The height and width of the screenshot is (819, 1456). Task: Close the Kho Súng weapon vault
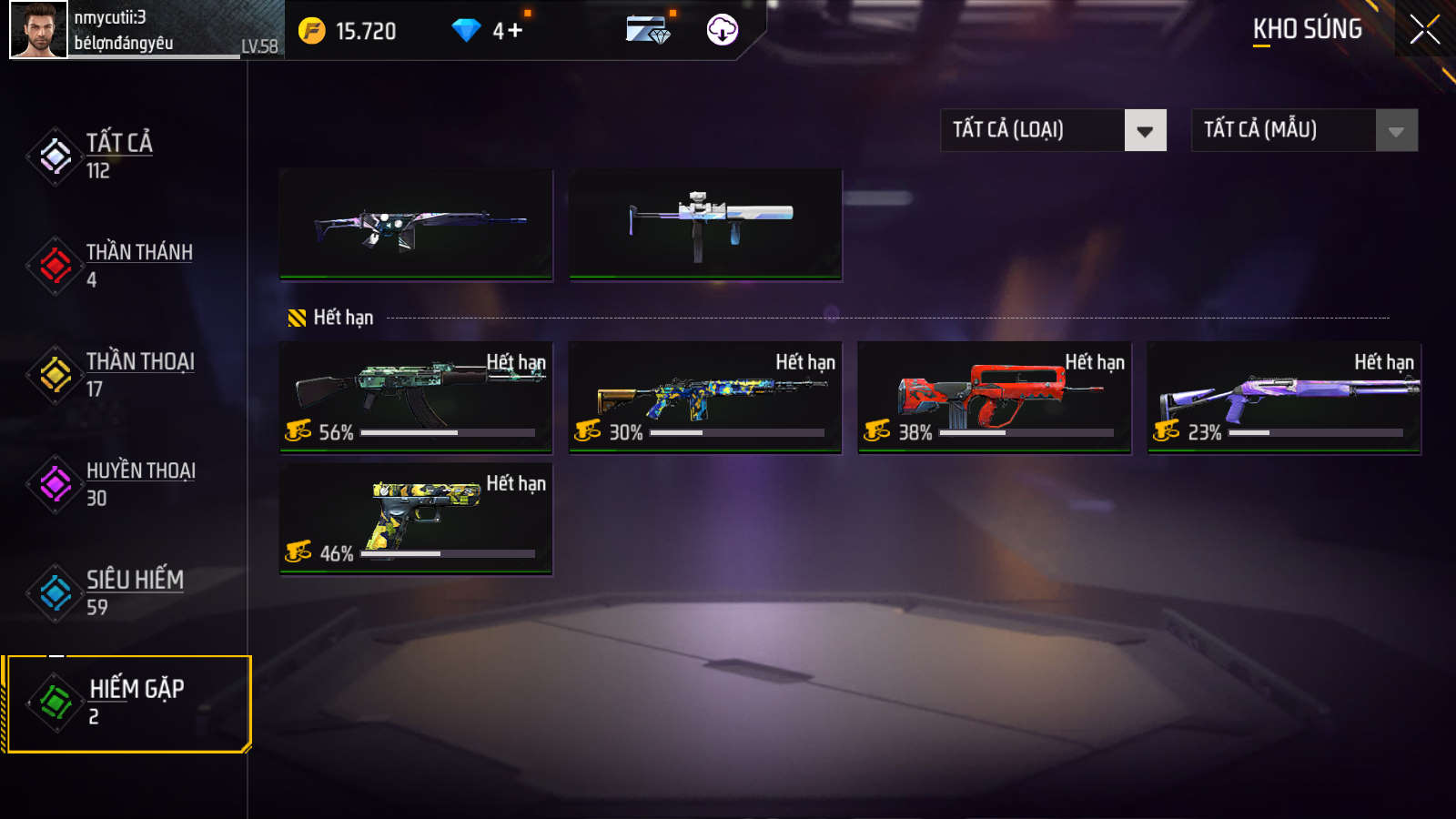(1424, 30)
